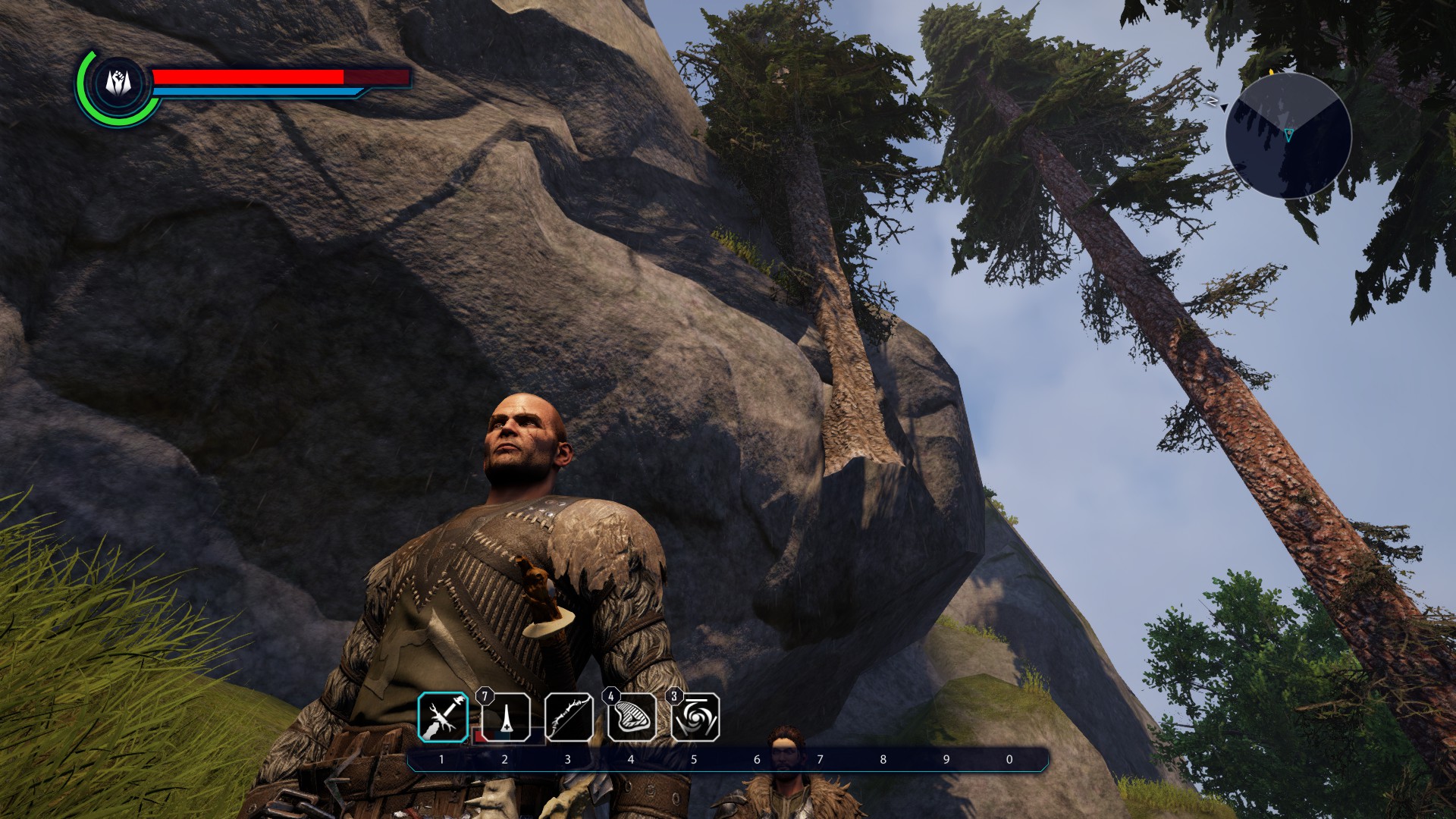Select the antler sword in hotbar slot 1

[x=443, y=717]
